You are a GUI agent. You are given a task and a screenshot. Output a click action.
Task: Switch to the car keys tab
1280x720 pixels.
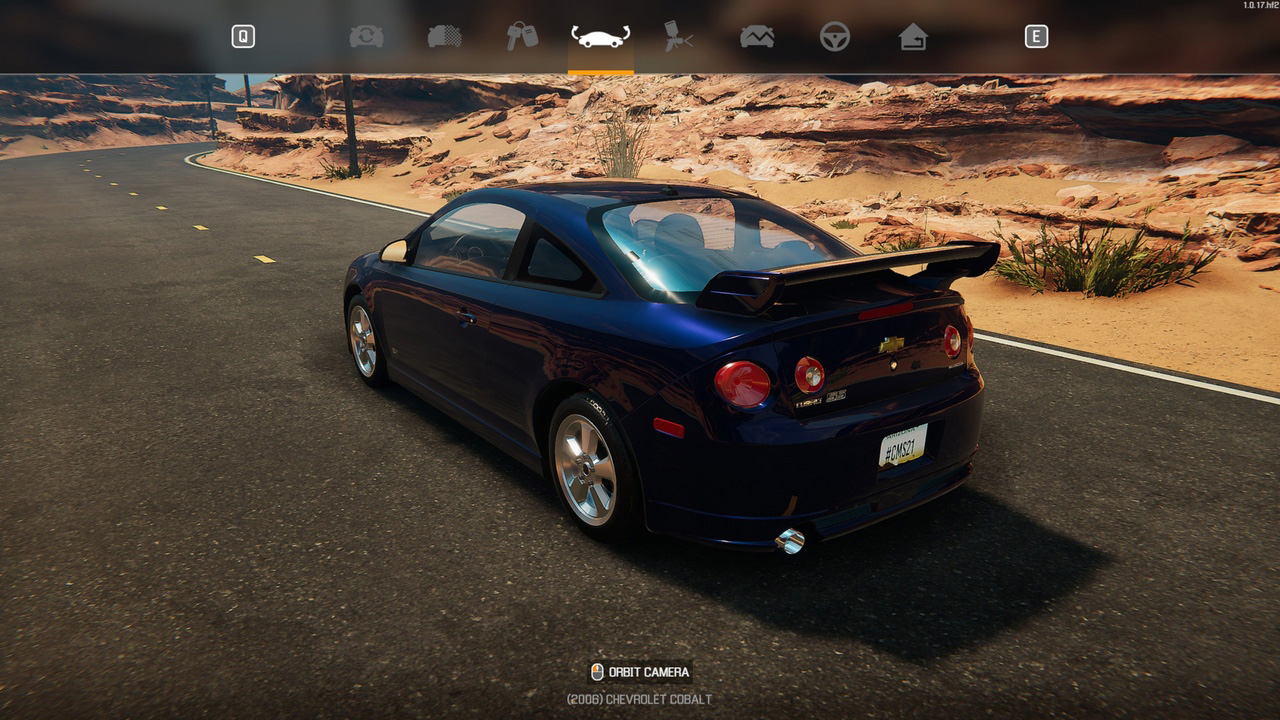[x=522, y=37]
